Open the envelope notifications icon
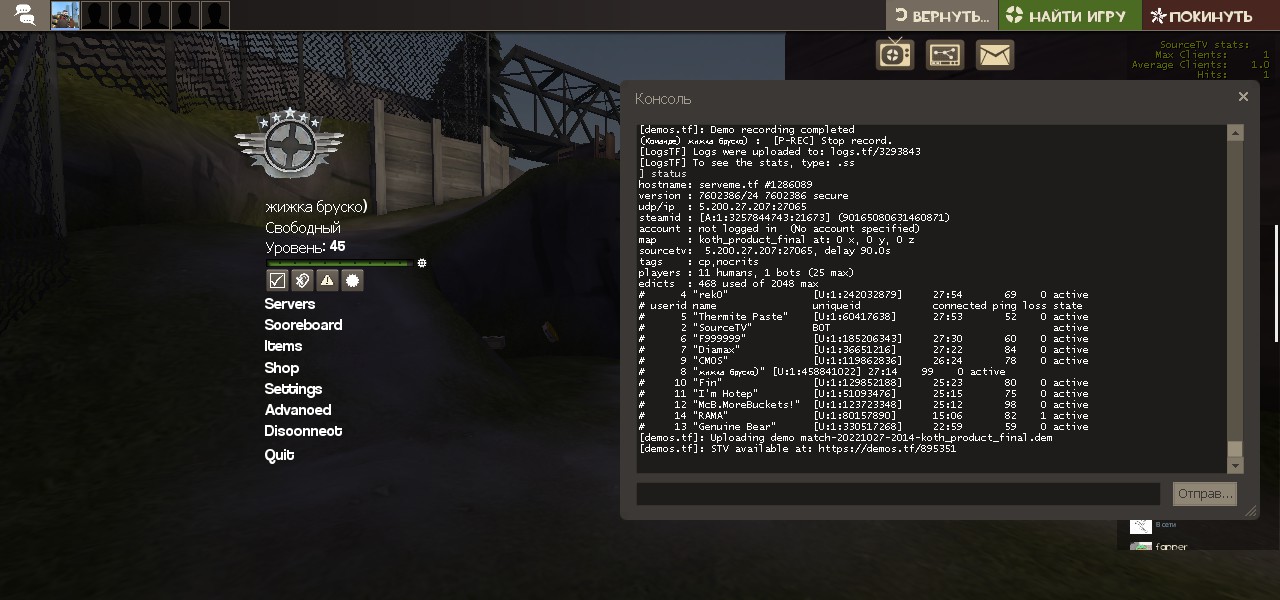Viewport: 1280px width, 600px height. (994, 55)
